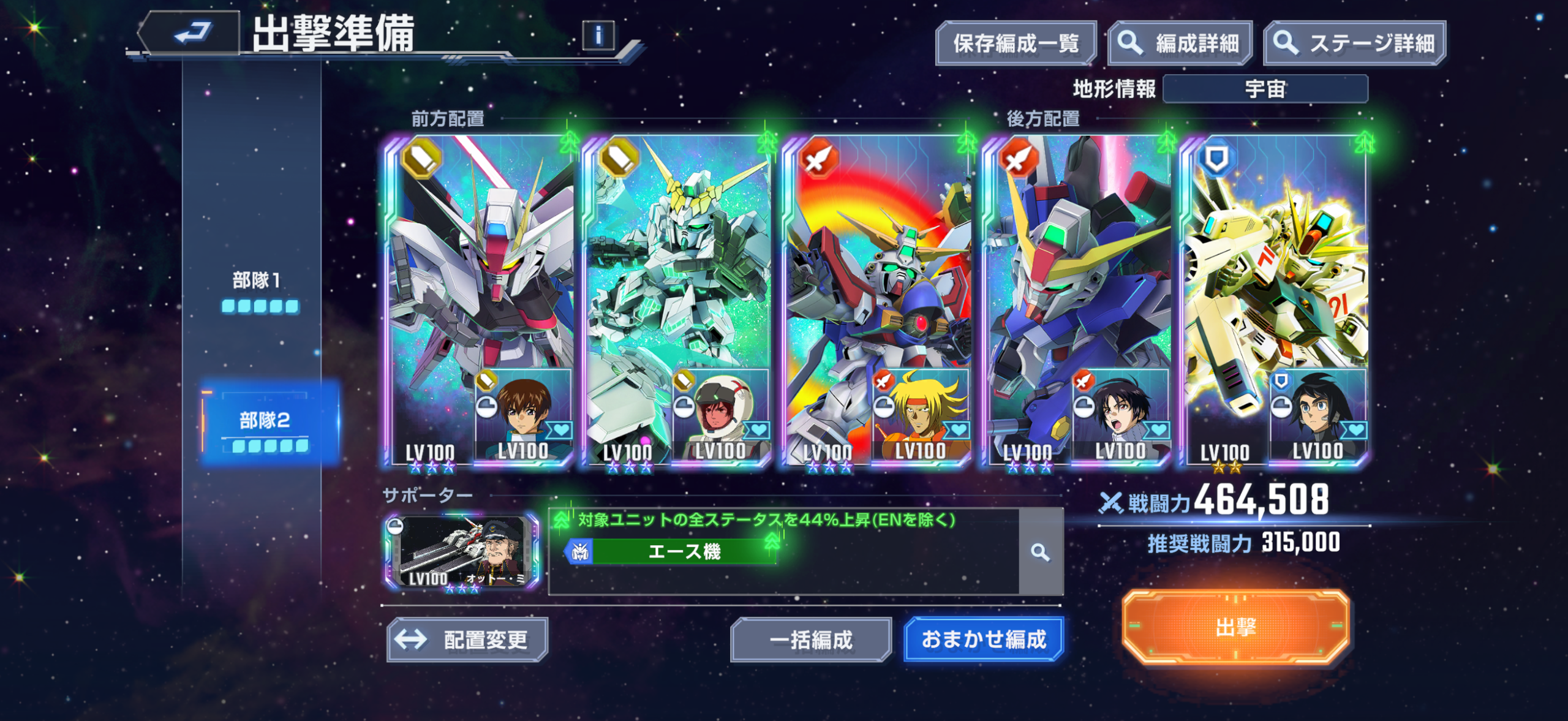Viewport: 1568px width, 721px height.
Task: Inspect supporter effect with magnifier button
Action: coord(1040,553)
